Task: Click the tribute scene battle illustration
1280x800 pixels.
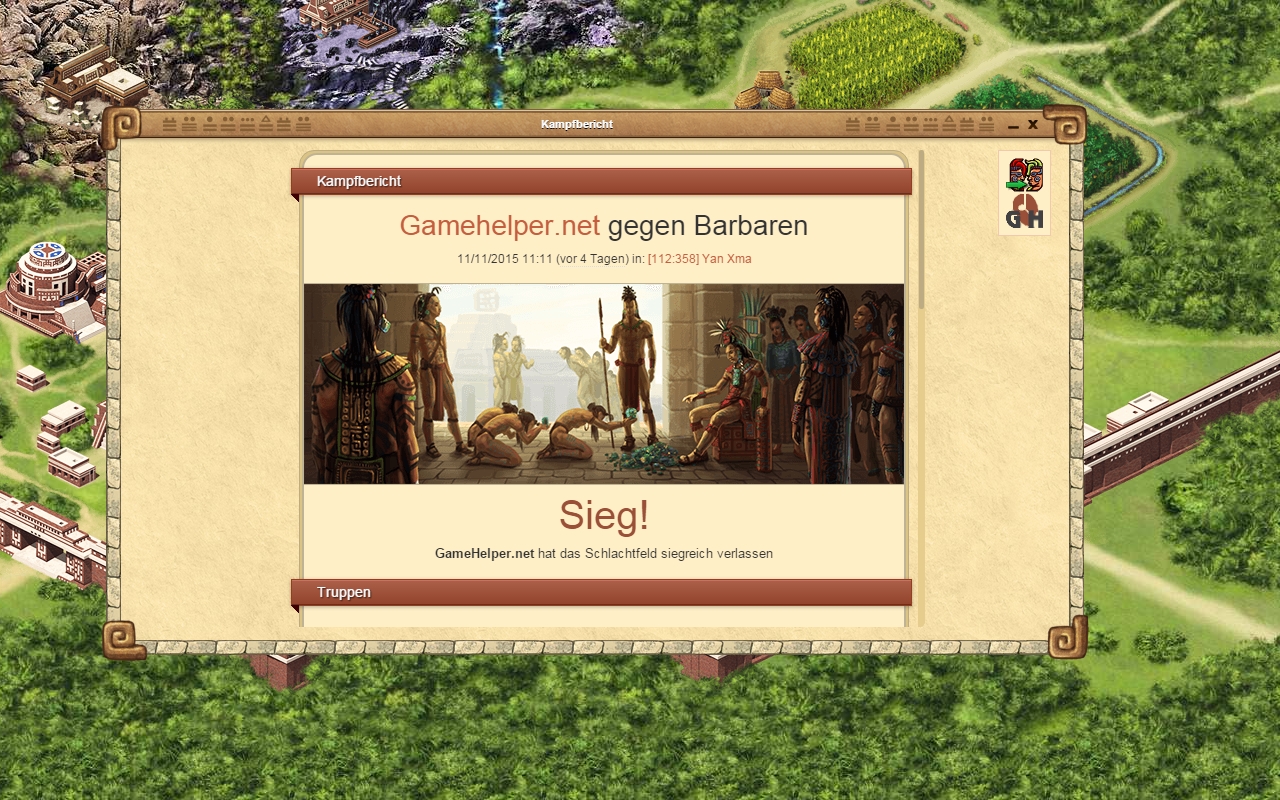Action: click(x=604, y=383)
